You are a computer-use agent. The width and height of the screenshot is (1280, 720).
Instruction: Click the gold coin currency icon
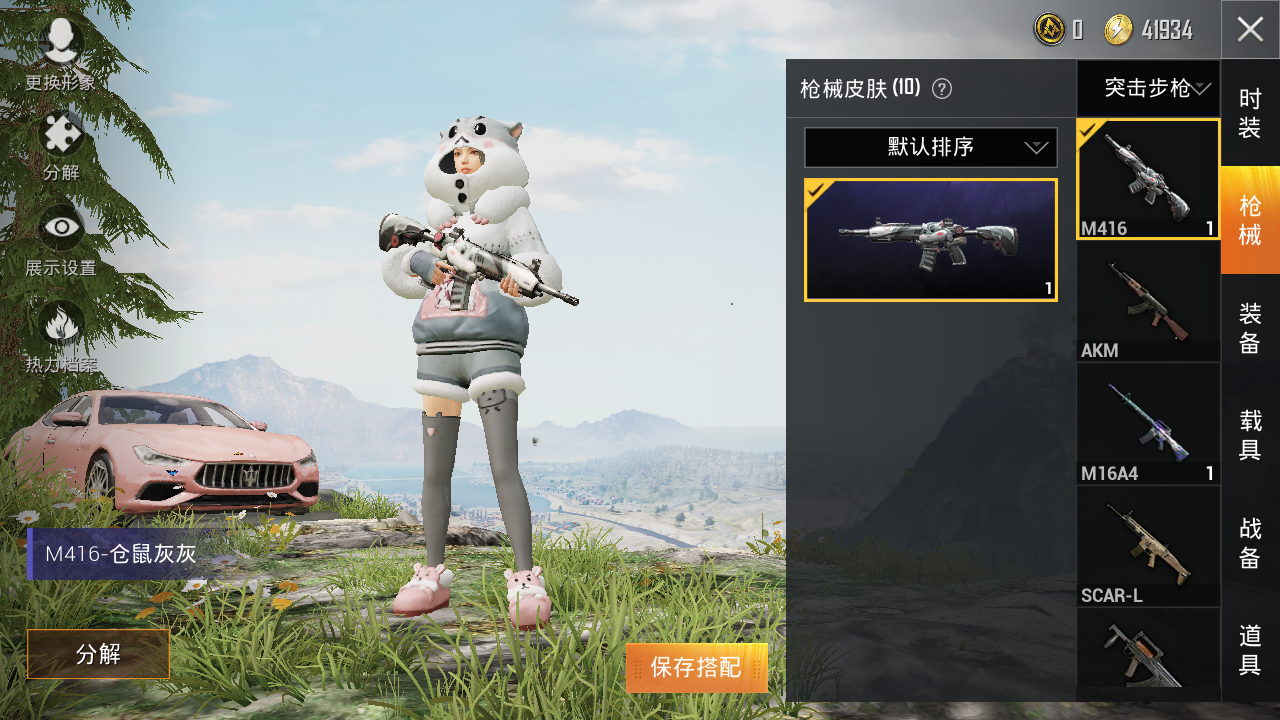pyautogui.click(x=1048, y=29)
